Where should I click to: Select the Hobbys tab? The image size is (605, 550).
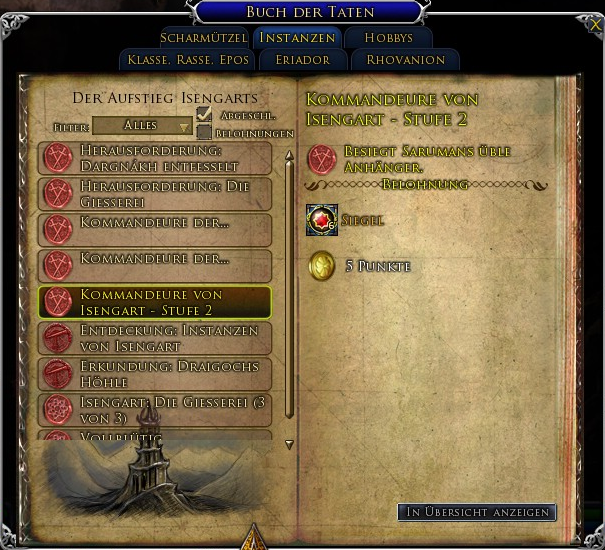point(389,38)
